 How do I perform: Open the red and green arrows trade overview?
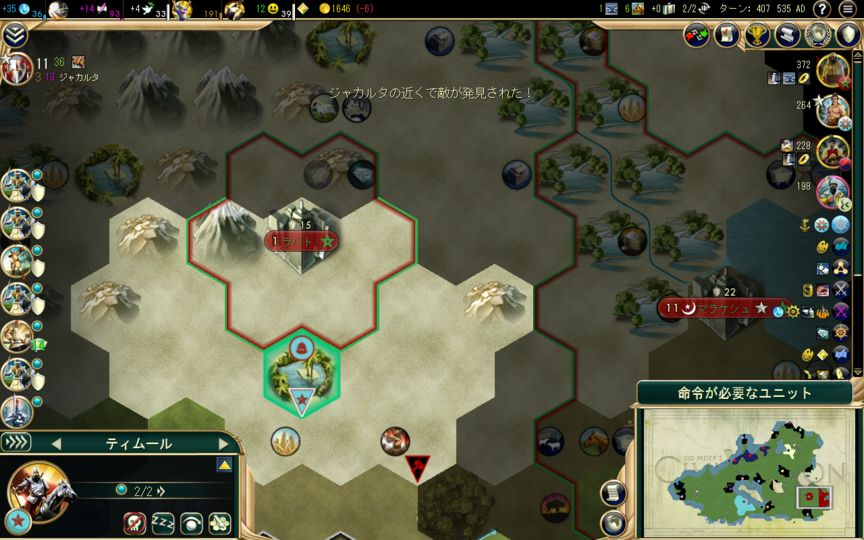coord(697,36)
